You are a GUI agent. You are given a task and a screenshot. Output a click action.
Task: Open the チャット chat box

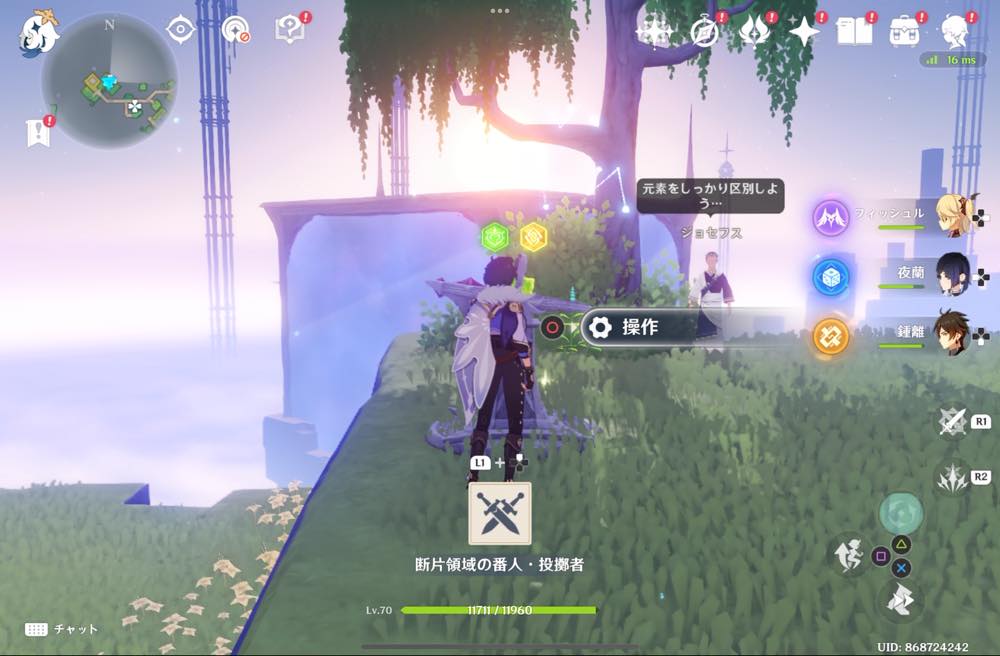[62, 629]
